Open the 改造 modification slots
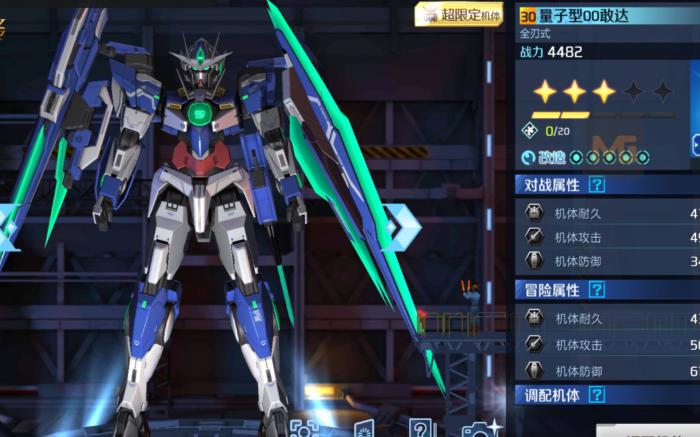 [585, 157]
